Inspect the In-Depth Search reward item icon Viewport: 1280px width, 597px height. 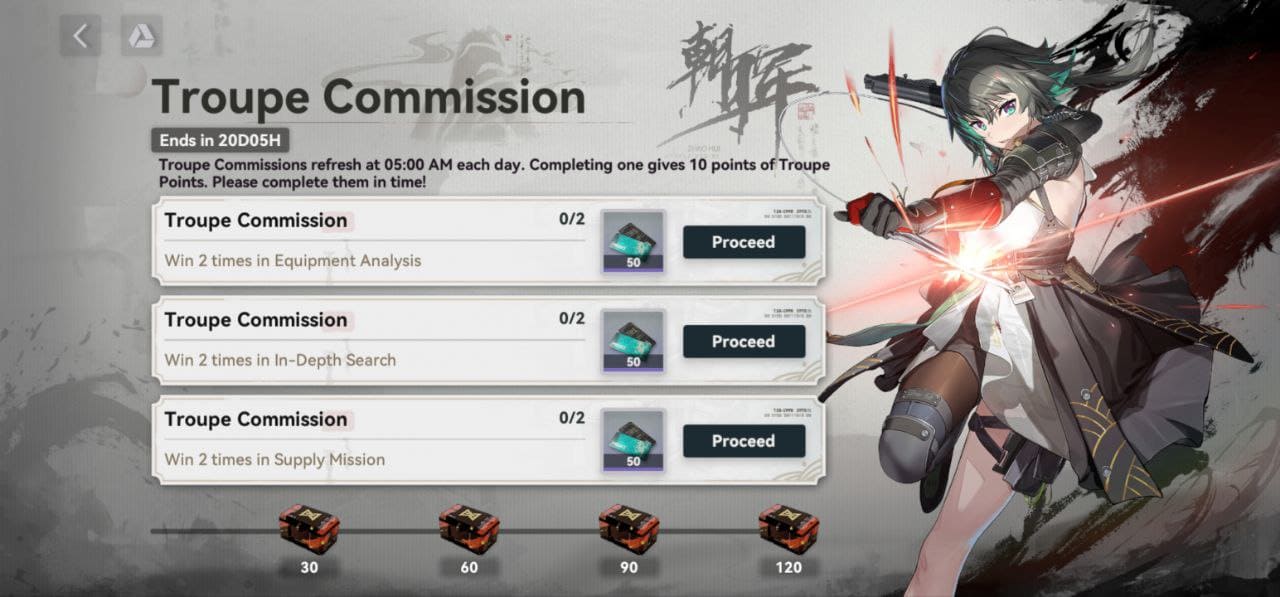633,341
